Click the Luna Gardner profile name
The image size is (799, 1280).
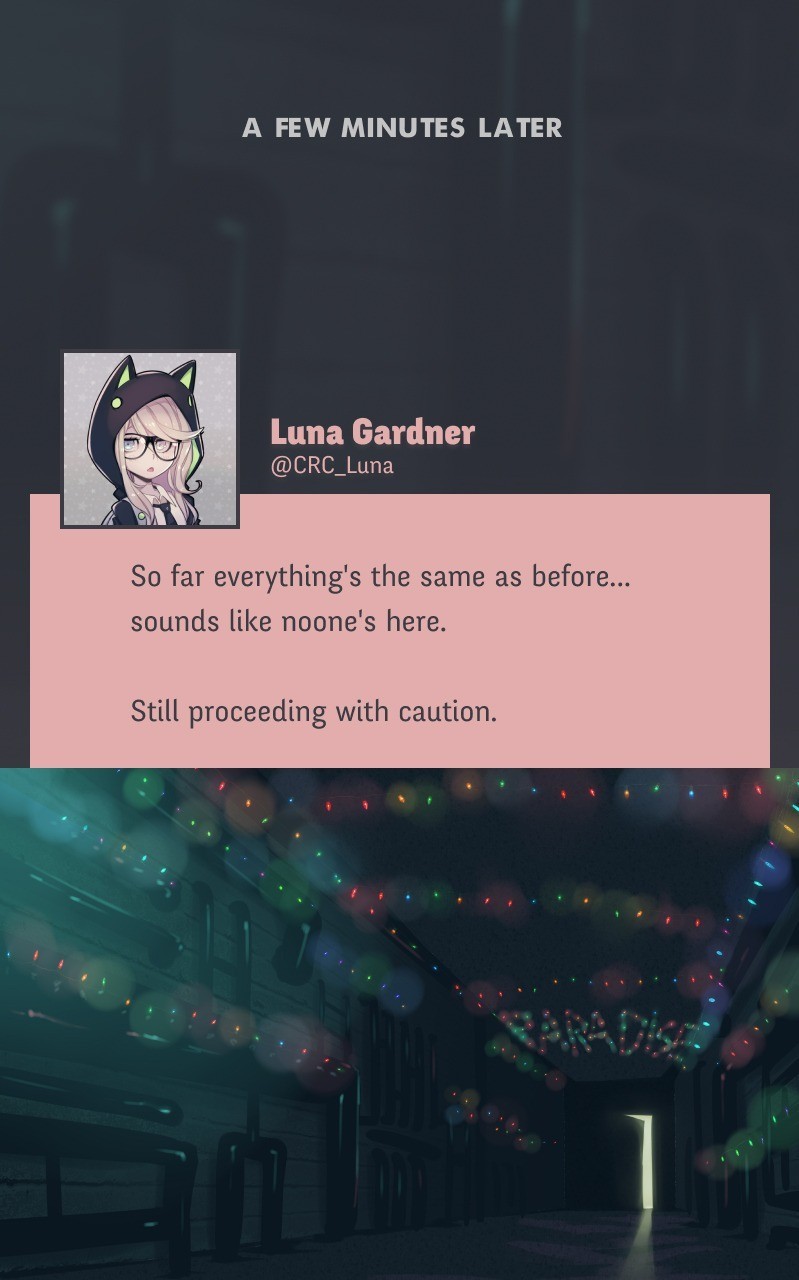coord(372,432)
